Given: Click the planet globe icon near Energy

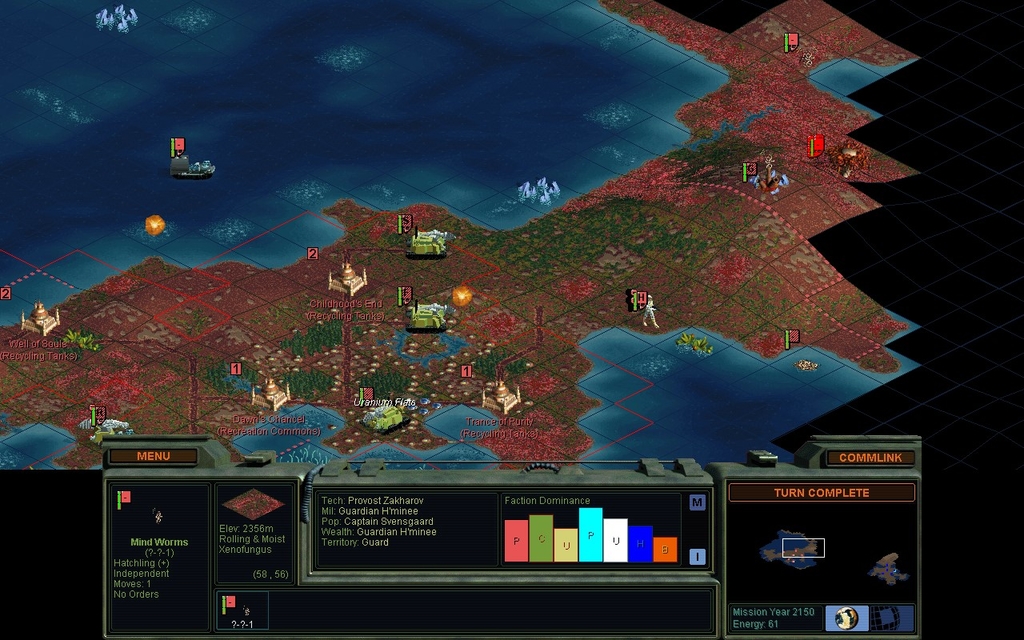Looking at the screenshot, I should point(847,617).
